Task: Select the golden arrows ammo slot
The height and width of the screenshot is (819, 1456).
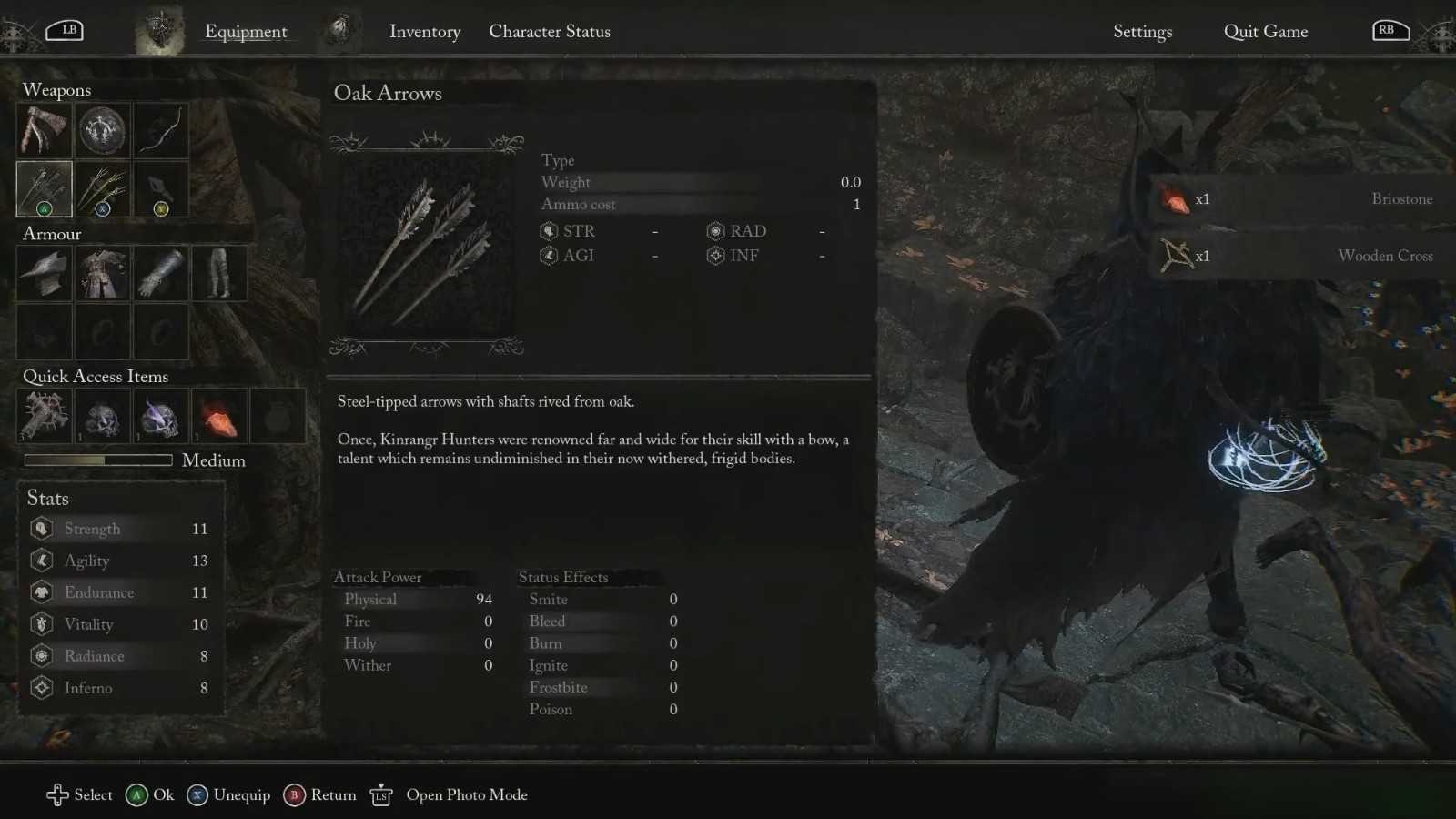Action: [102, 188]
